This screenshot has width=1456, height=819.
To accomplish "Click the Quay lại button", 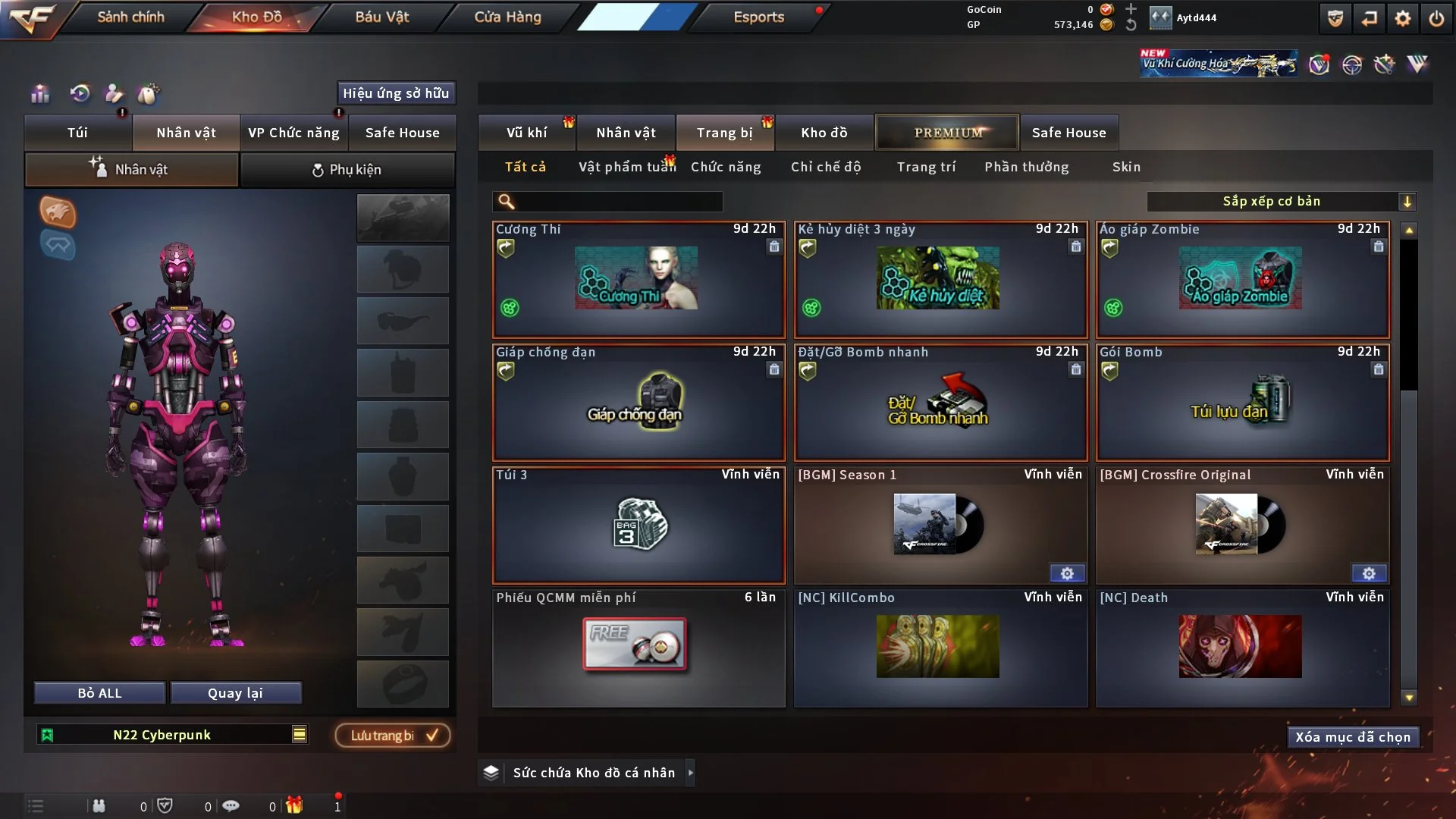I will (235, 693).
